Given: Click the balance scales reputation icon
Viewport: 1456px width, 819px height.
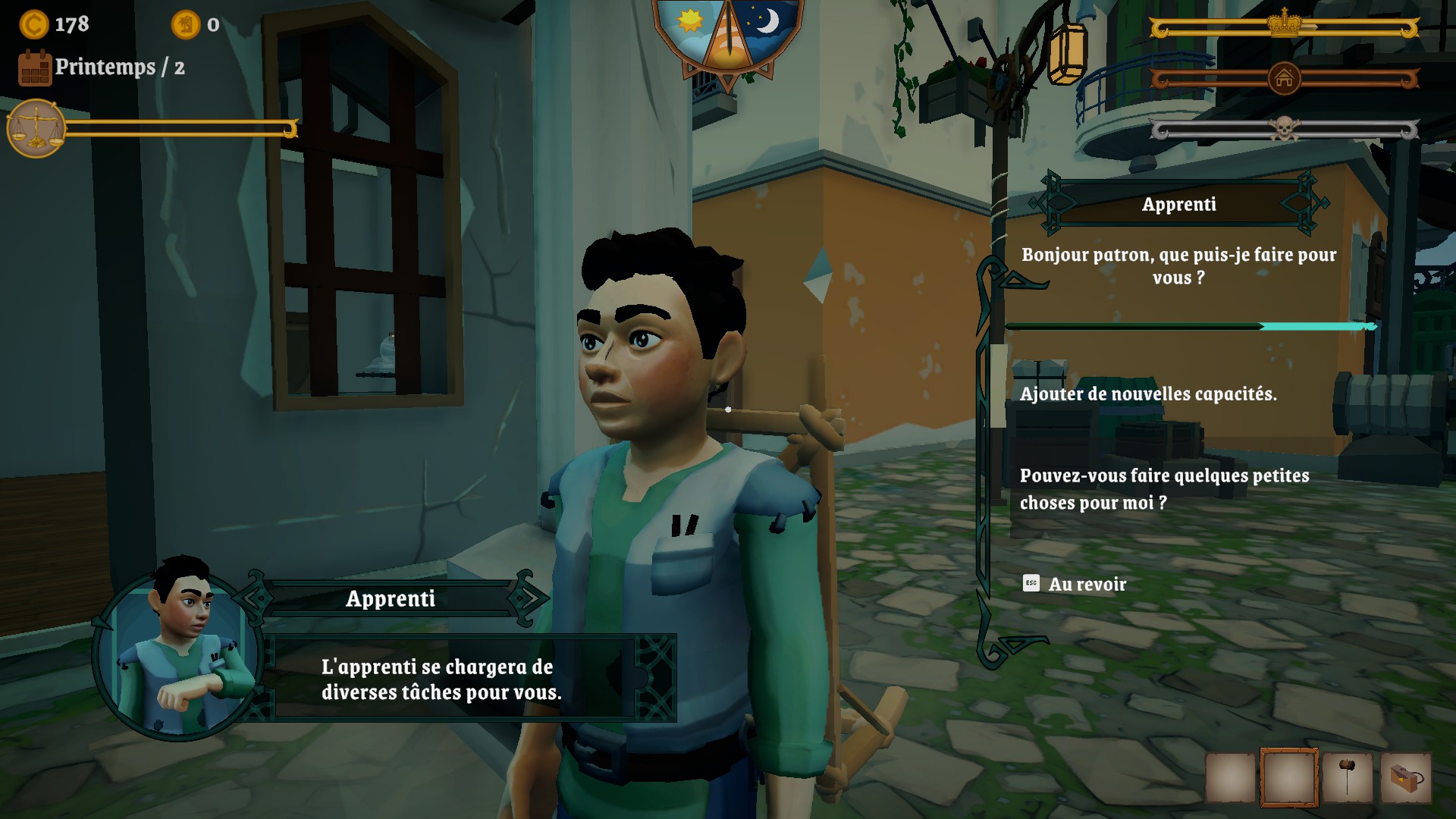Looking at the screenshot, I should (x=36, y=129).
